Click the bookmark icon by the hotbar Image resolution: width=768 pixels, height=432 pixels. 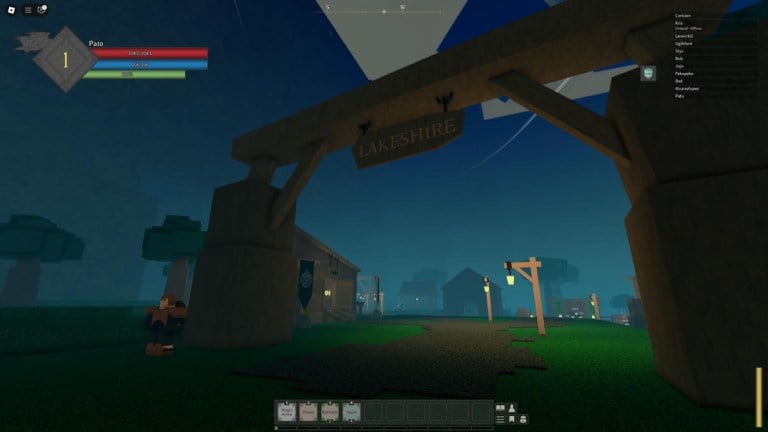point(512,419)
